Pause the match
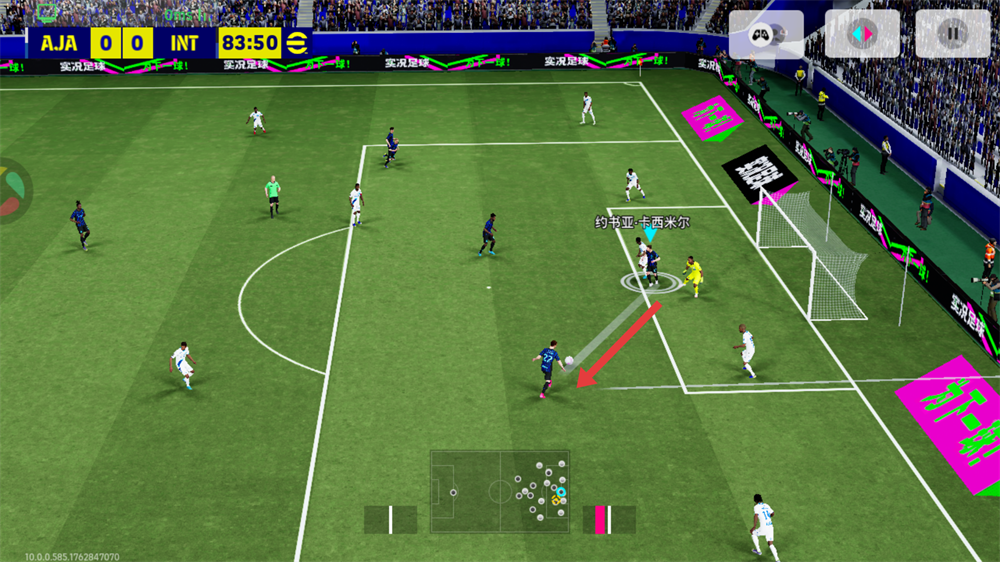This screenshot has height=562, width=1000. coord(952,34)
